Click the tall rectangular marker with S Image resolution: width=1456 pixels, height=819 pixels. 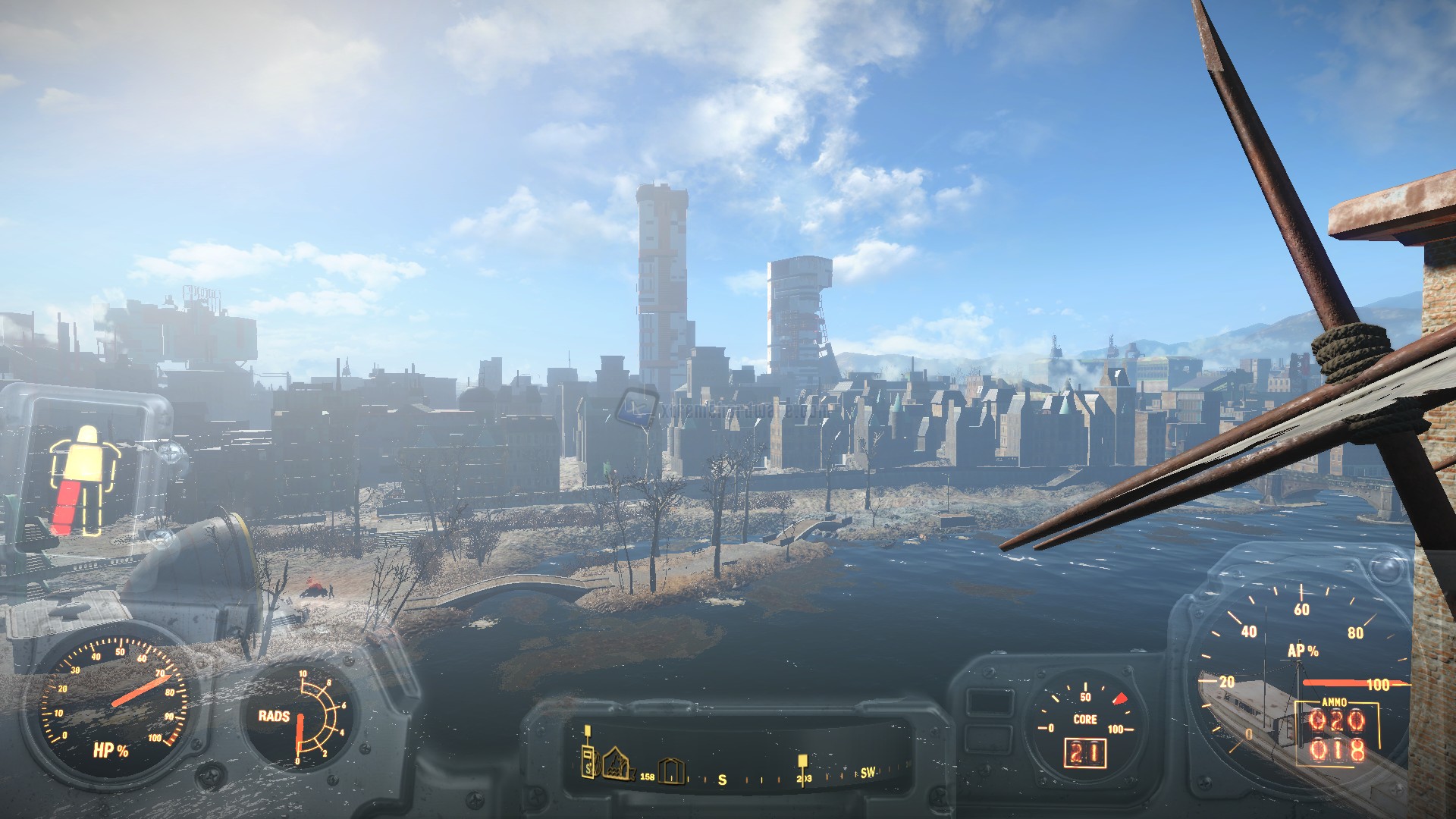pyautogui.click(x=588, y=761)
